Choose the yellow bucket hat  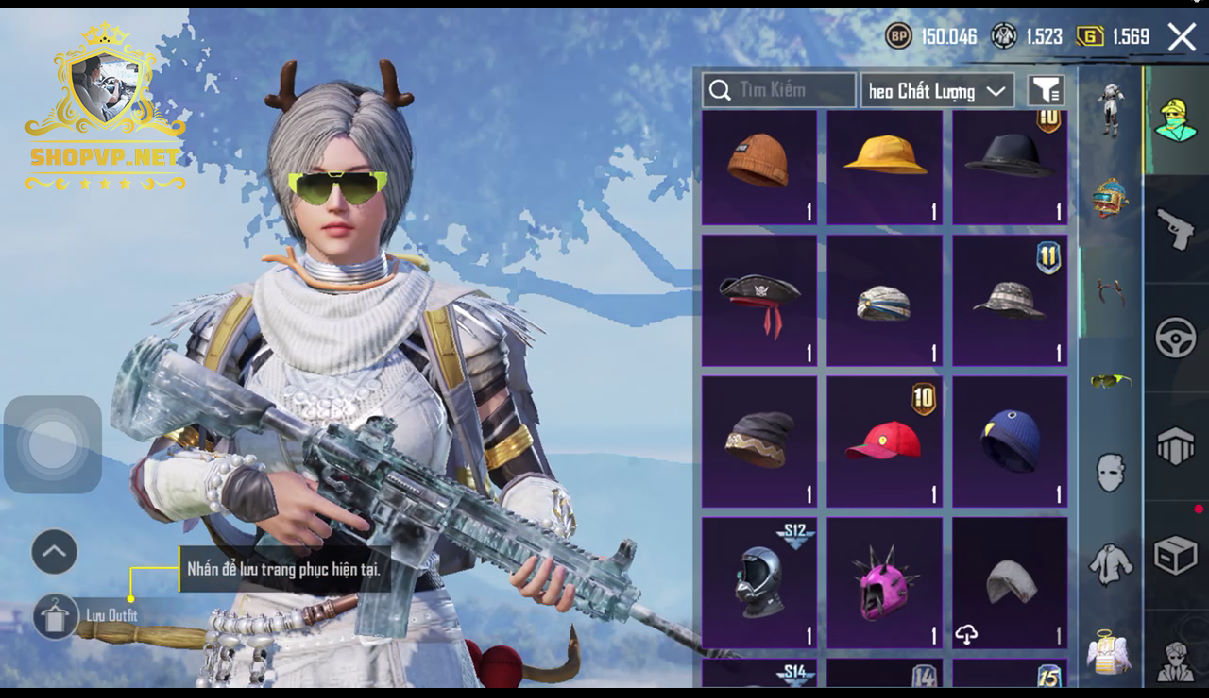pos(885,166)
